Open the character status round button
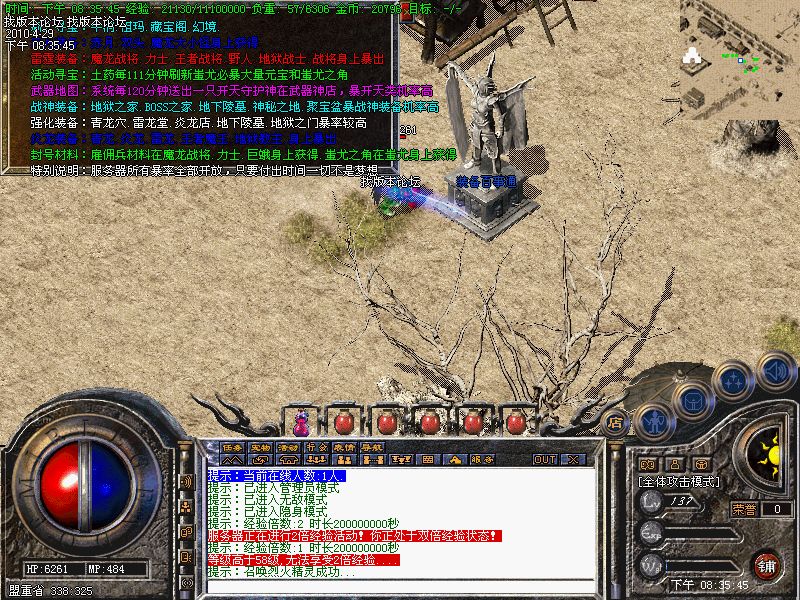The image size is (800, 600). tap(652, 421)
